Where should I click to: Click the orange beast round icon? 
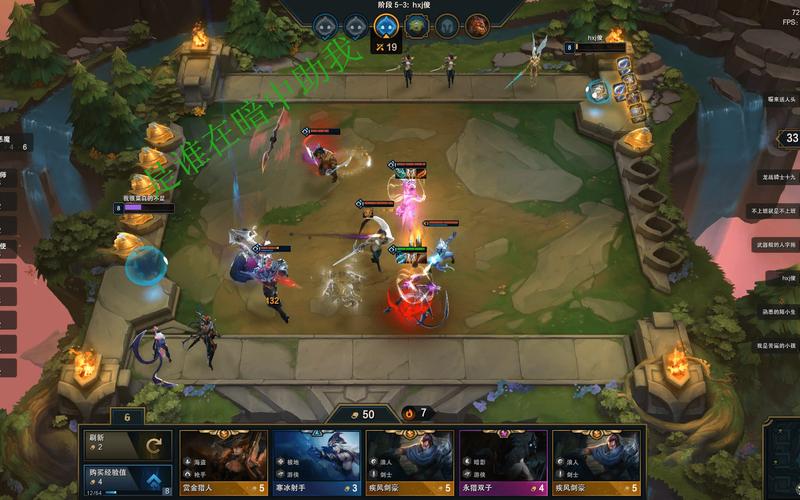point(477,26)
